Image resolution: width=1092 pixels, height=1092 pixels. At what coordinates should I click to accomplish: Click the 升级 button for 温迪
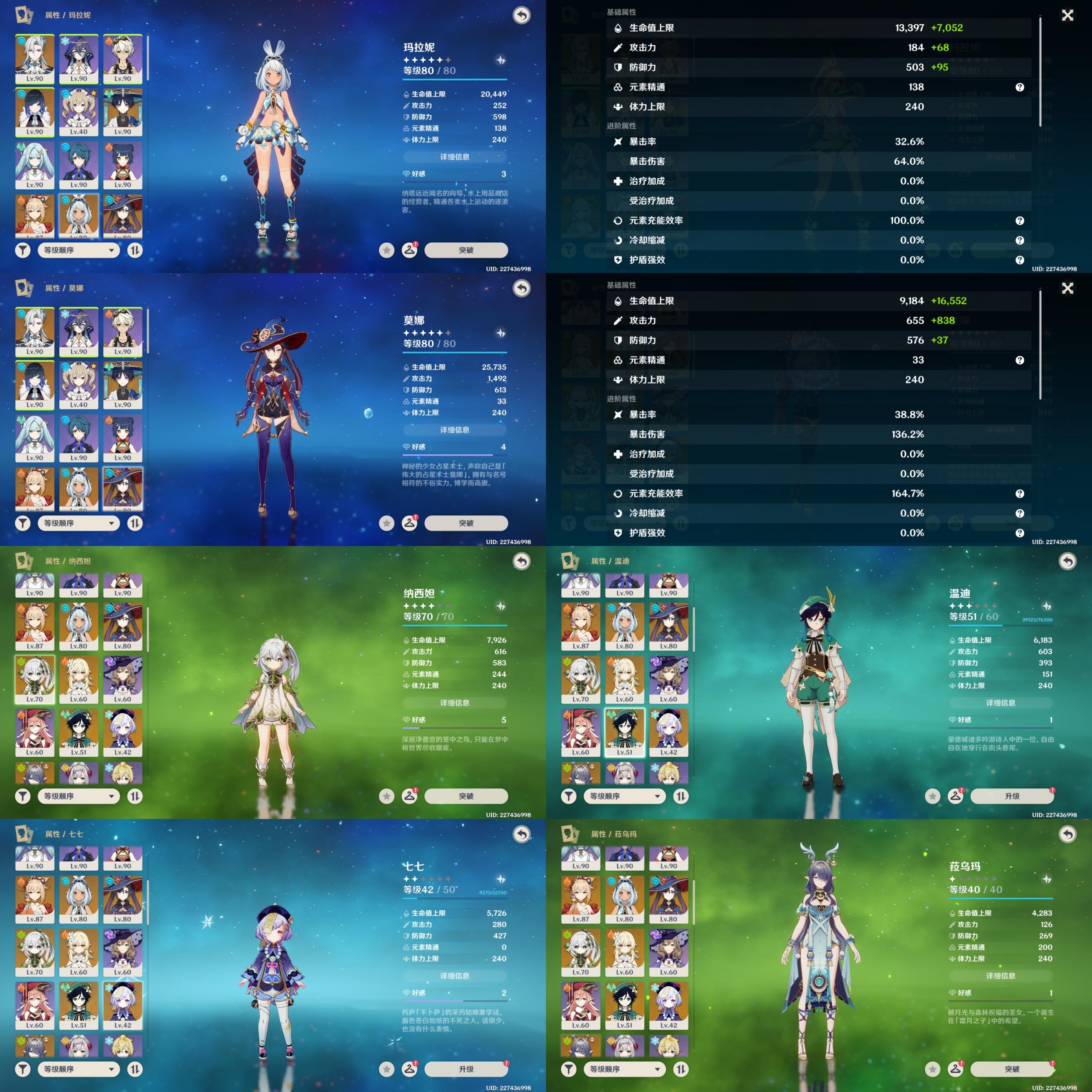point(1012,796)
